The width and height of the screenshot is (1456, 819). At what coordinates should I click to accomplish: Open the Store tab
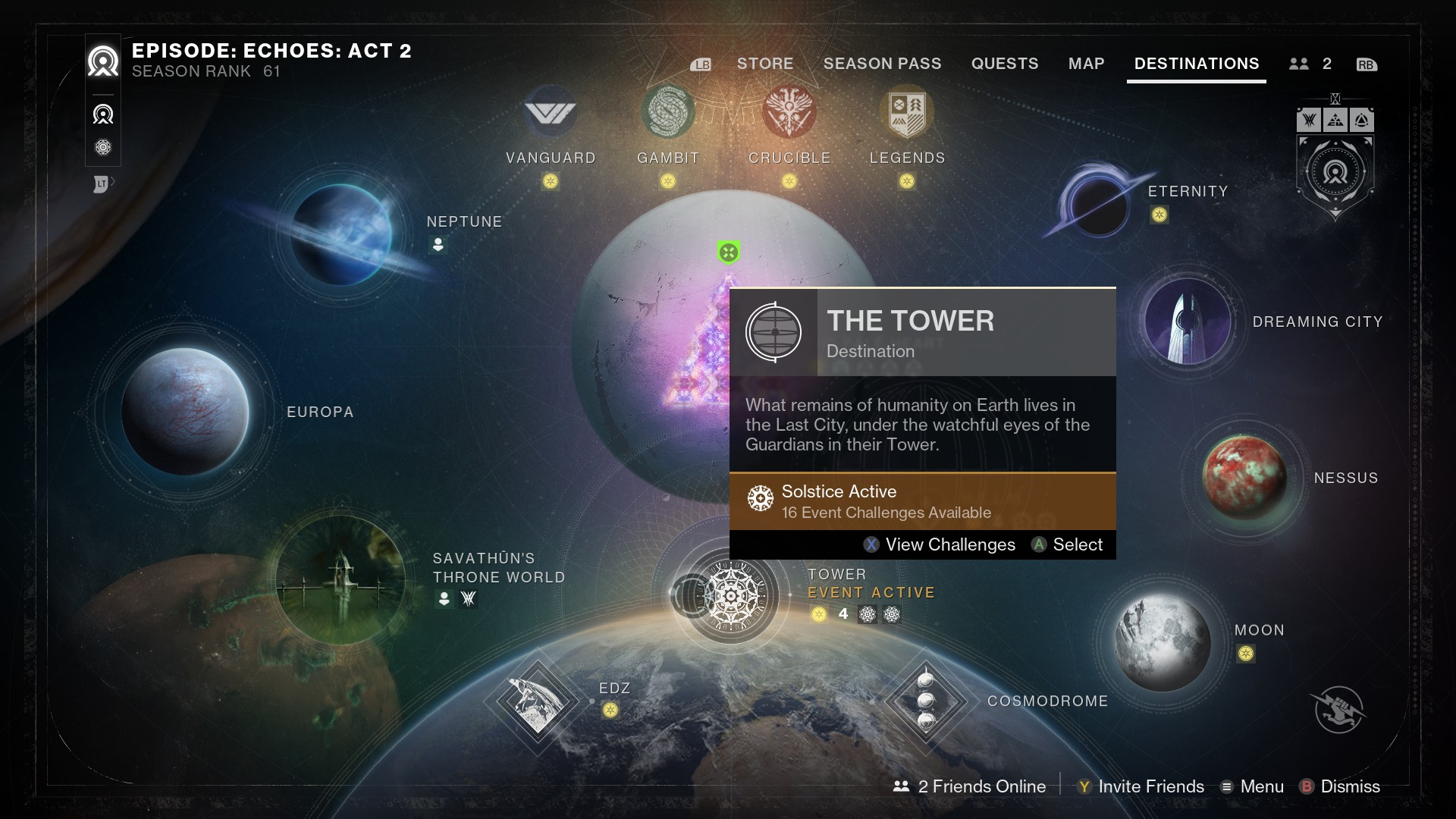(764, 64)
